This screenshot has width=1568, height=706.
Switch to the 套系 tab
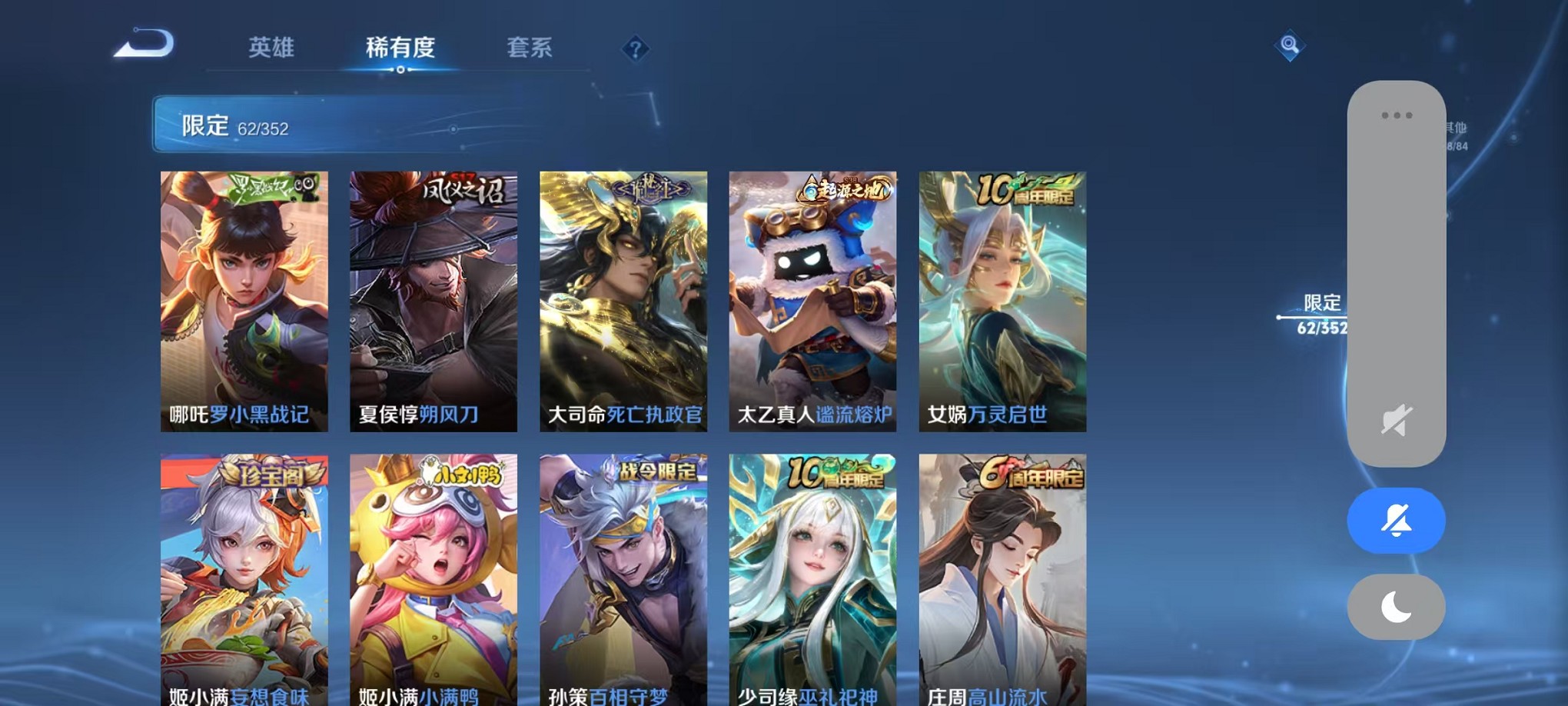pos(530,48)
